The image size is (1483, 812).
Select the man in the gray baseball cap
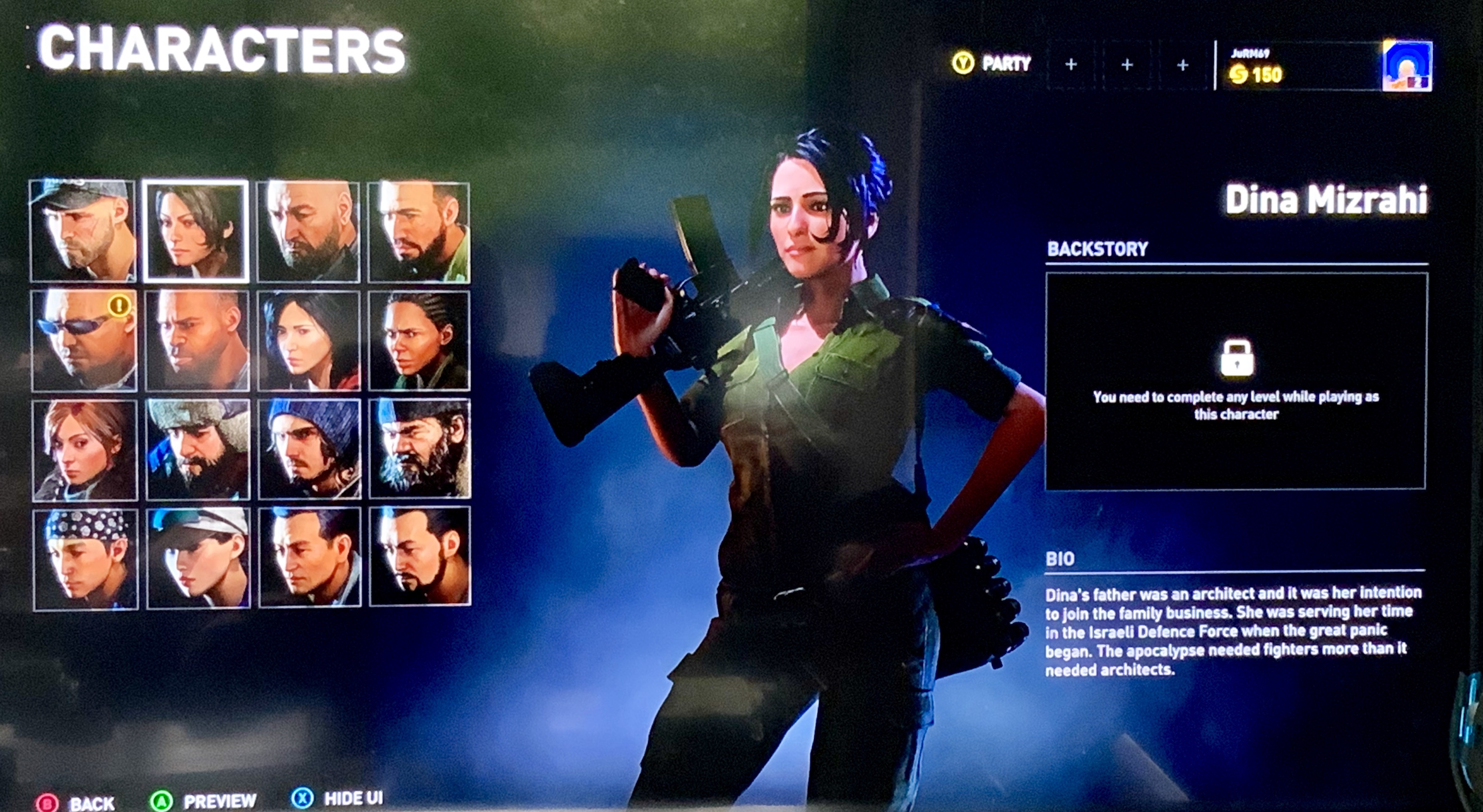(83, 231)
